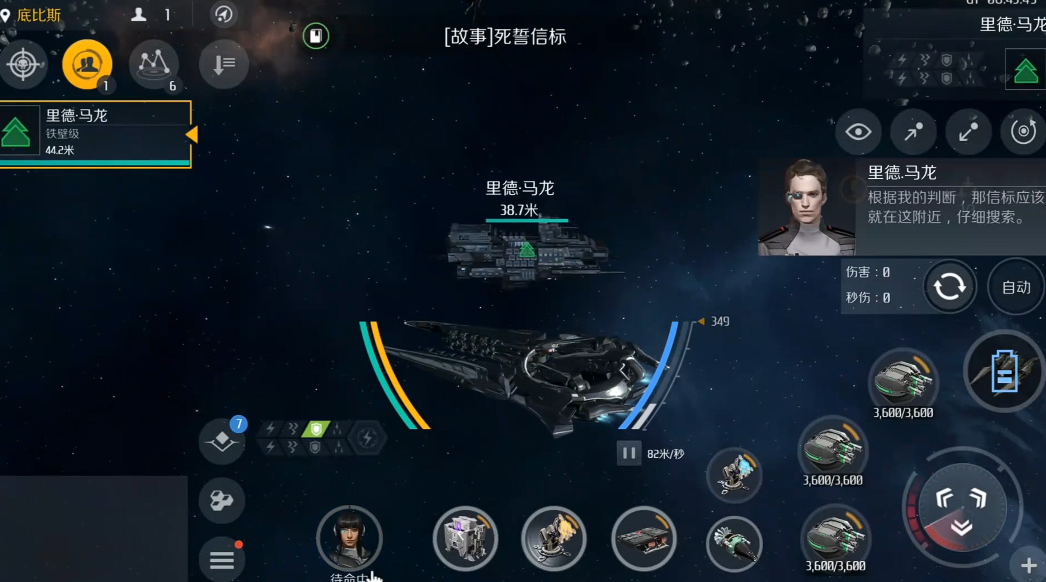
Task: Switch to the yellow fleet members tab
Action: click(87, 65)
